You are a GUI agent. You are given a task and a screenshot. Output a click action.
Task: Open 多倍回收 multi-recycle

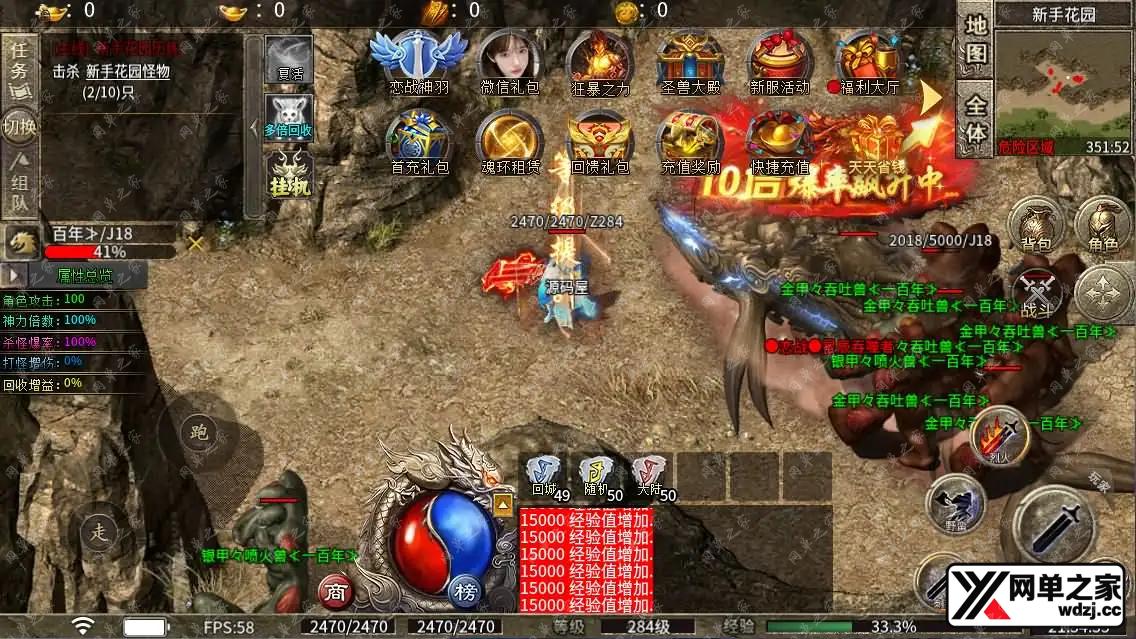[x=288, y=117]
